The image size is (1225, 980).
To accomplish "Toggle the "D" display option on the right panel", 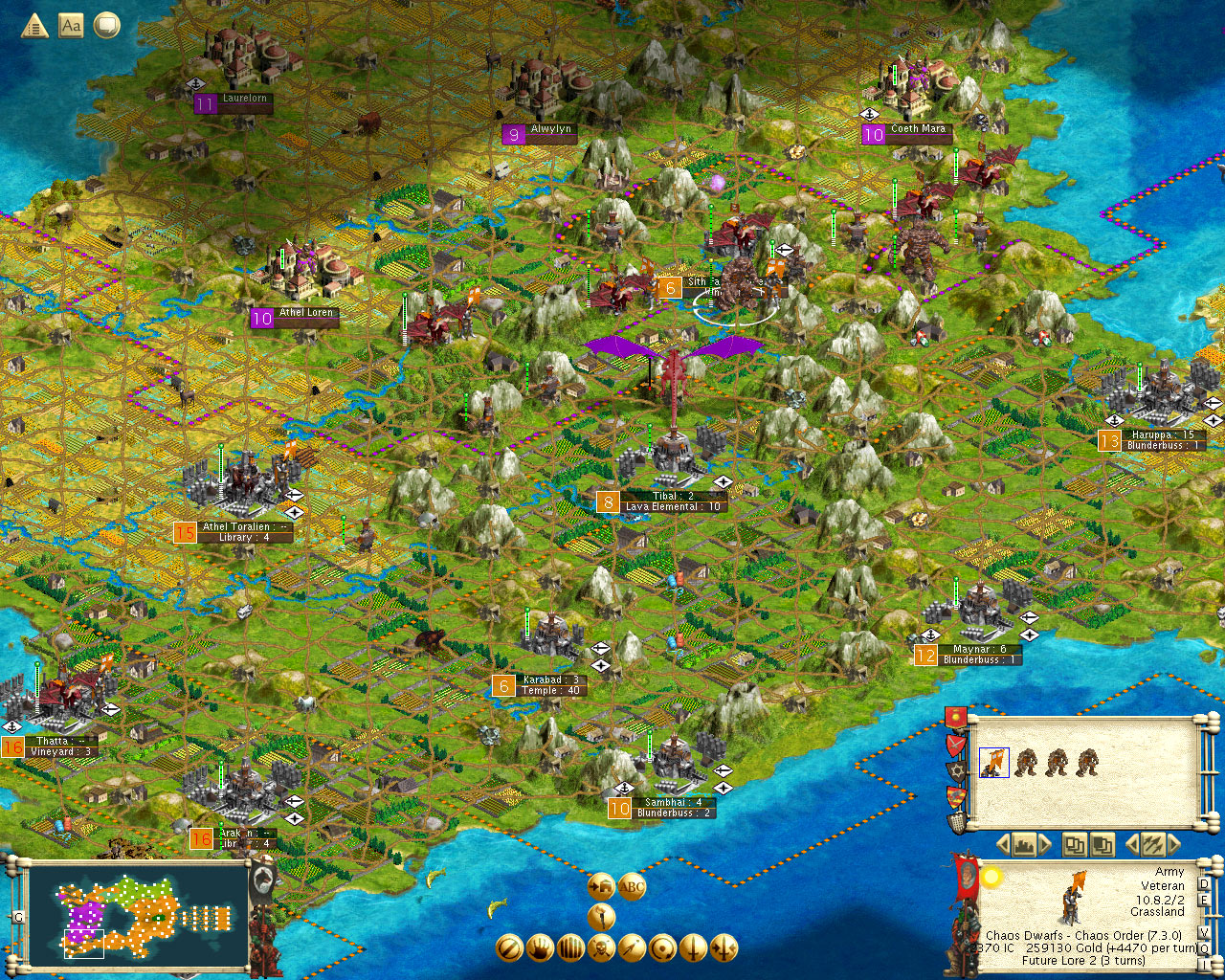I will point(1203,884).
